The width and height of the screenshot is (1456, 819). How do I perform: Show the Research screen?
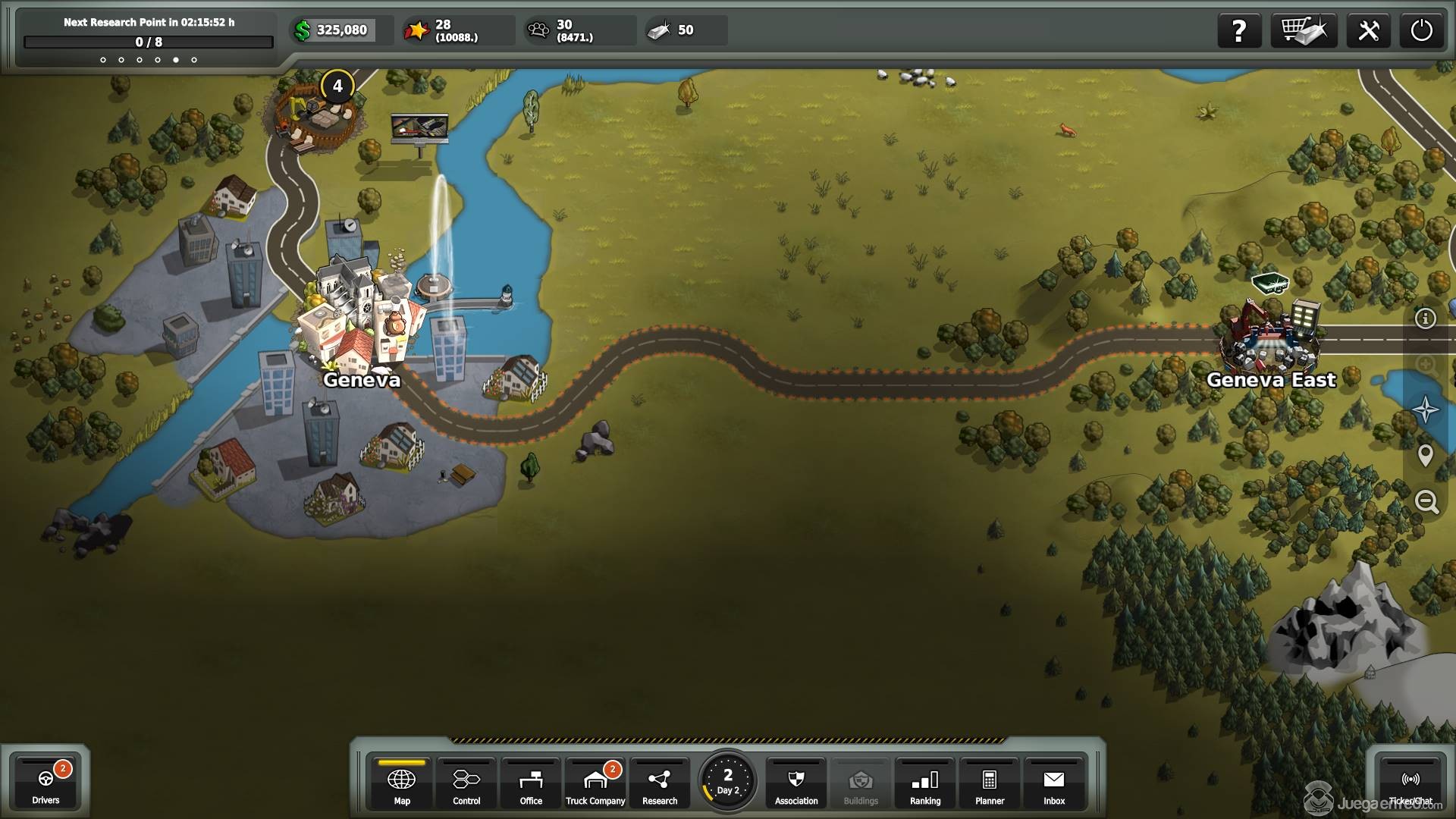[660, 783]
